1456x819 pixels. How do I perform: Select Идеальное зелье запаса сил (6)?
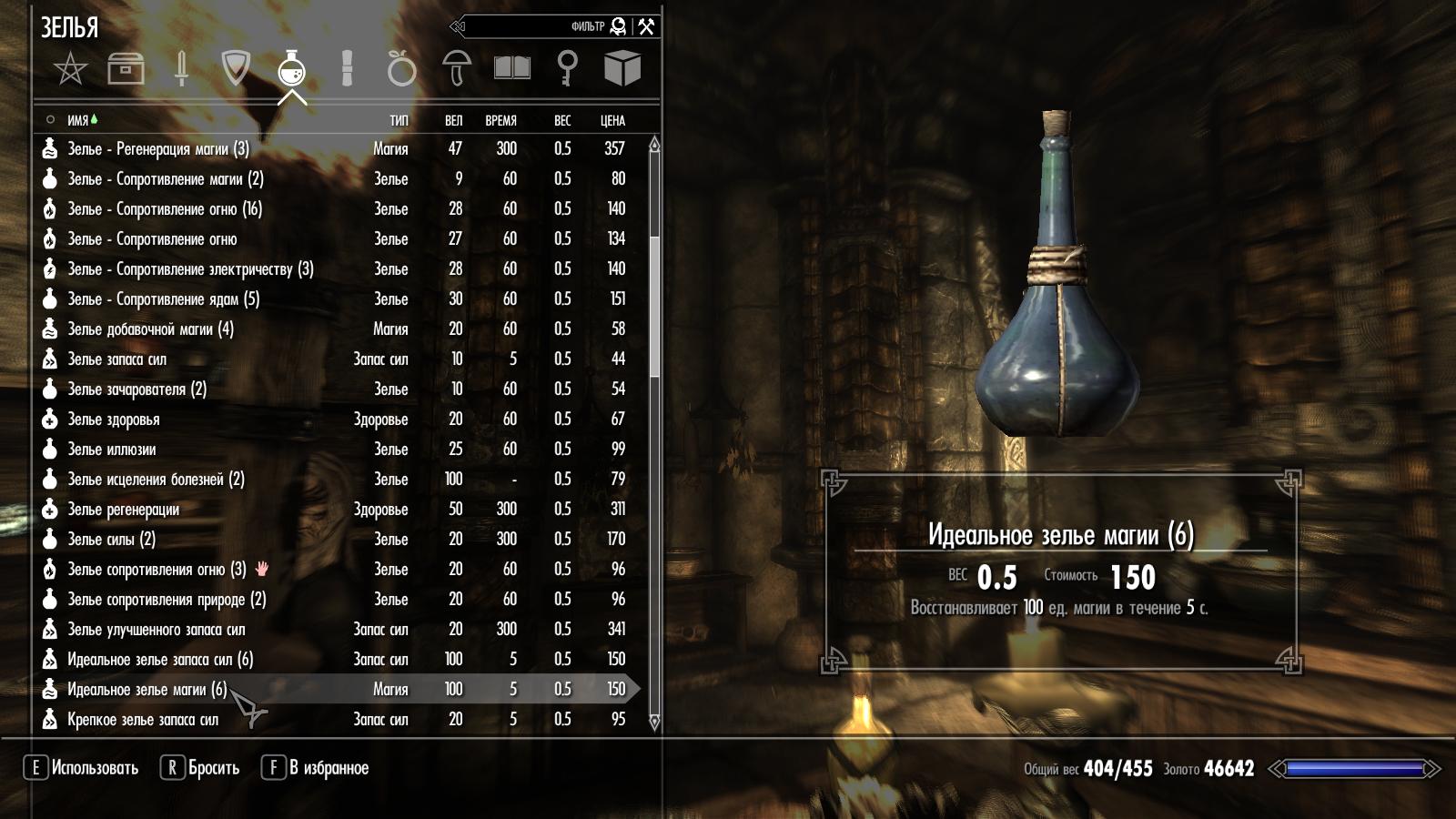[x=159, y=660]
